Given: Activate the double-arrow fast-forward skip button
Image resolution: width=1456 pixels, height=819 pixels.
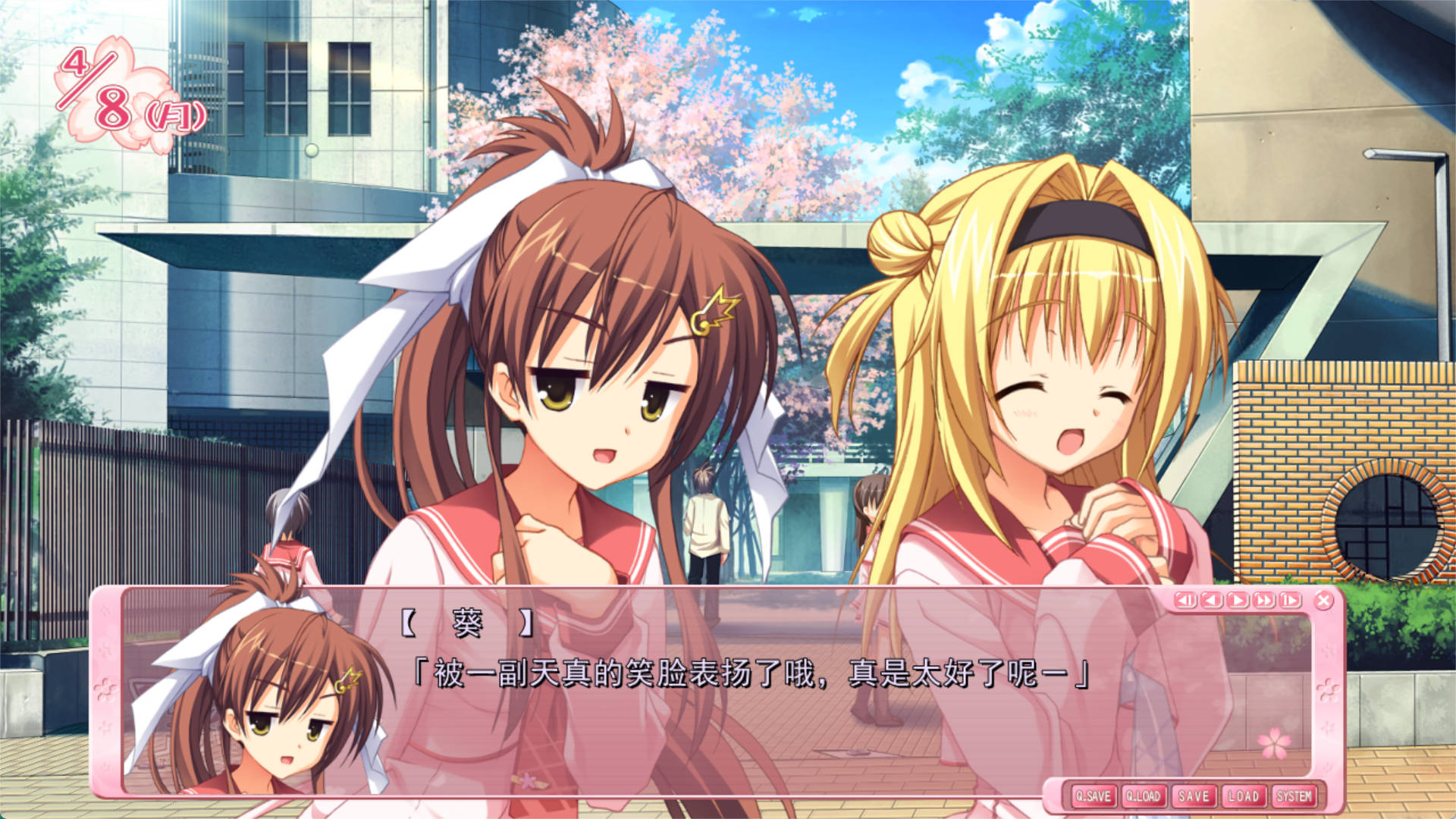Looking at the screenshot, I should (x=1263, y=601).
